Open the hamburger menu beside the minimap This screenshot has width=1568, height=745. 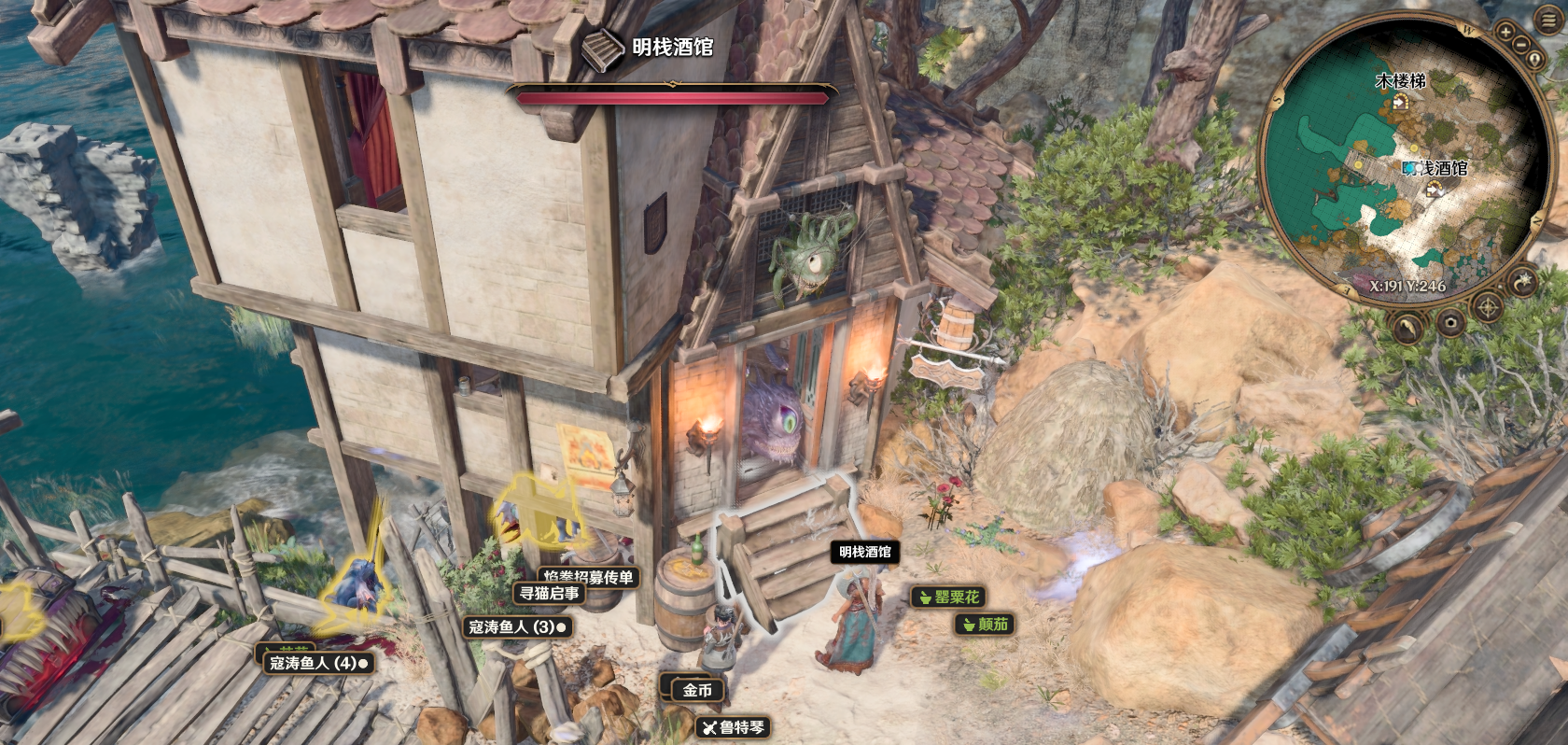point(1549,20)
